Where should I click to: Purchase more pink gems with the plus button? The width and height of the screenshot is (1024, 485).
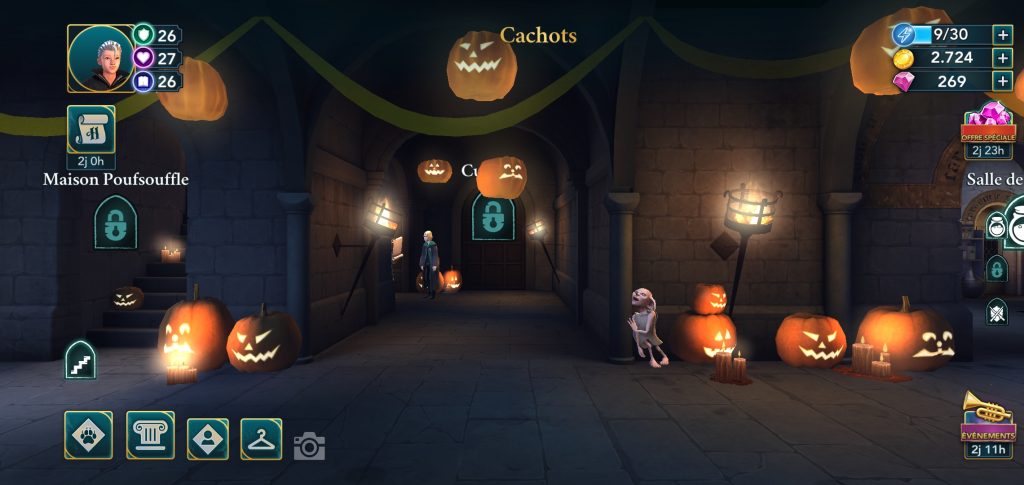(x=1002, y=82)
